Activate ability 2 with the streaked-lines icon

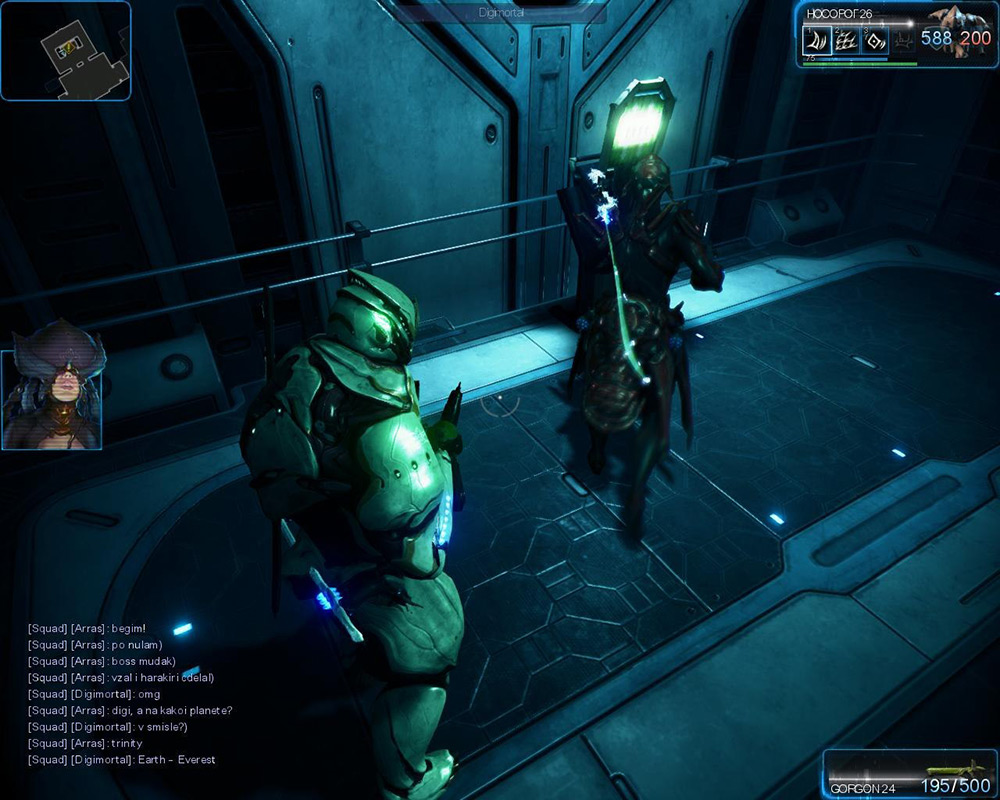(846, 41)
